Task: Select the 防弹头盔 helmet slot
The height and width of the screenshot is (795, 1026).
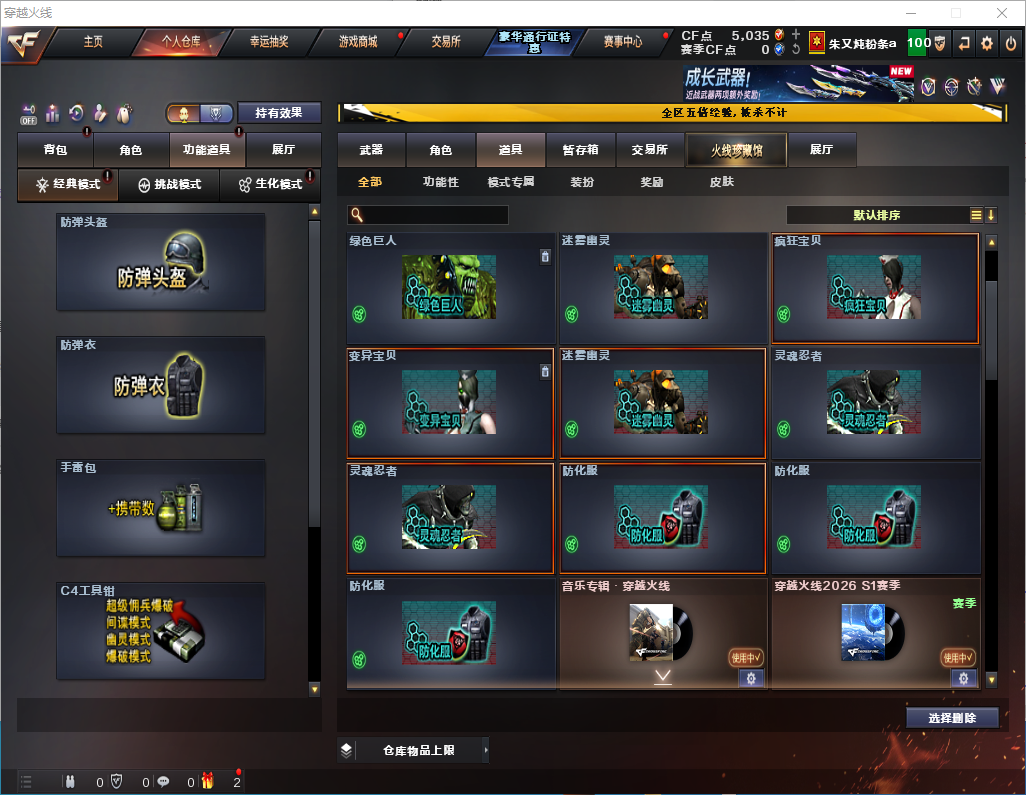Action: pos(160,262)
